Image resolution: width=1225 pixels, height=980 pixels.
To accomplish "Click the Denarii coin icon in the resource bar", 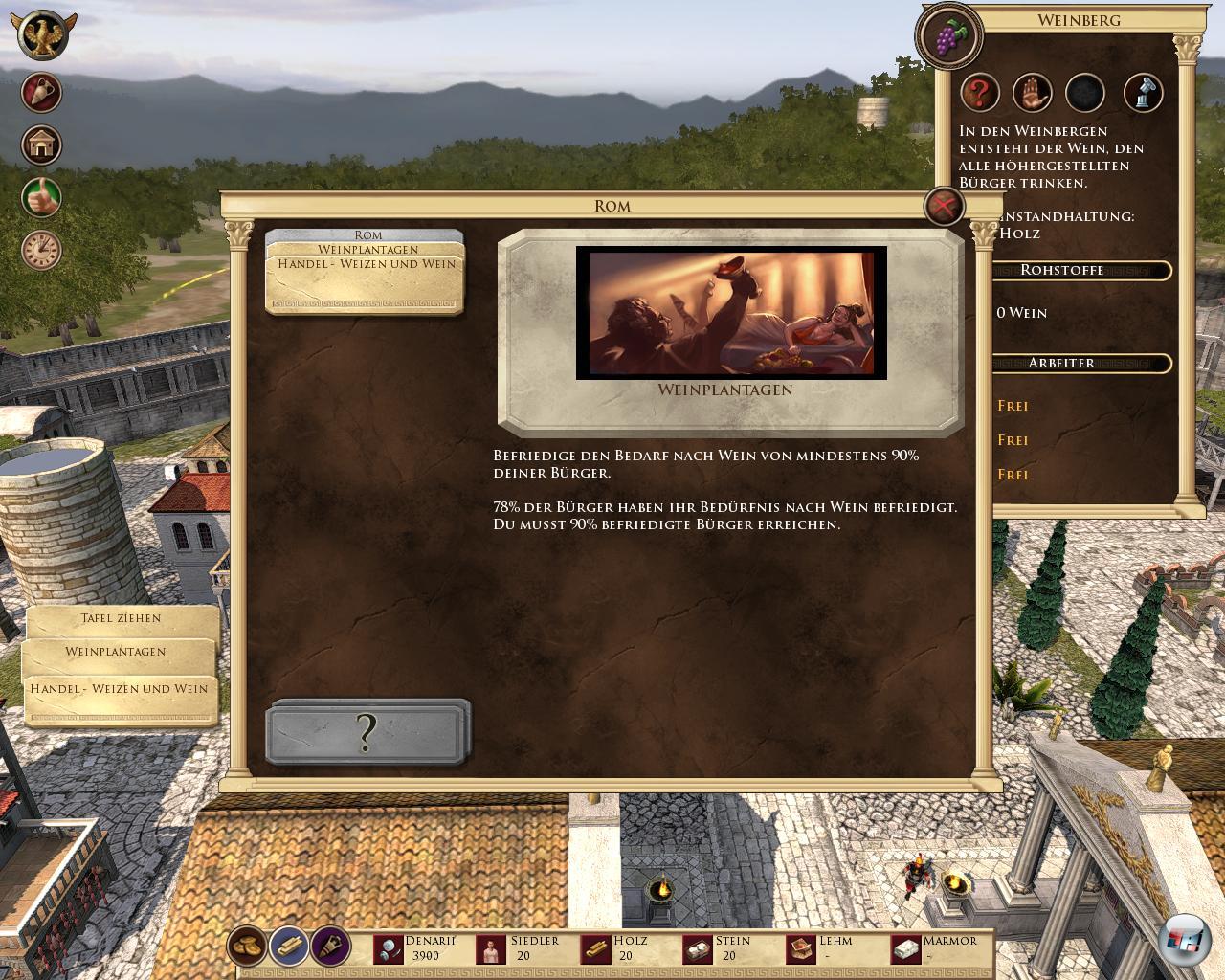I will pyautogui.click(x=390, y=948).
